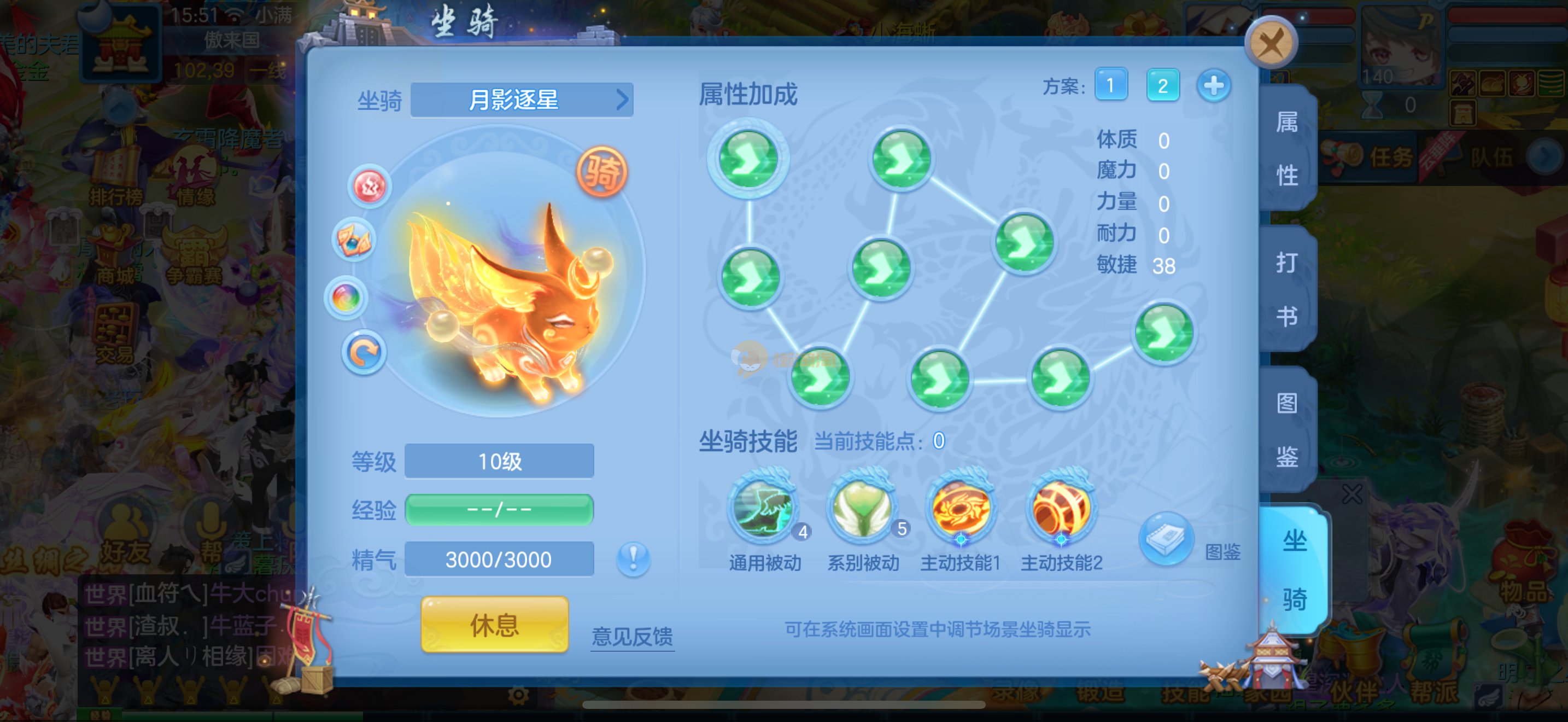This screenshot has width=1568, height=722.
Task: Click the orange rotate arrow icon
Action: click(364, 354)
